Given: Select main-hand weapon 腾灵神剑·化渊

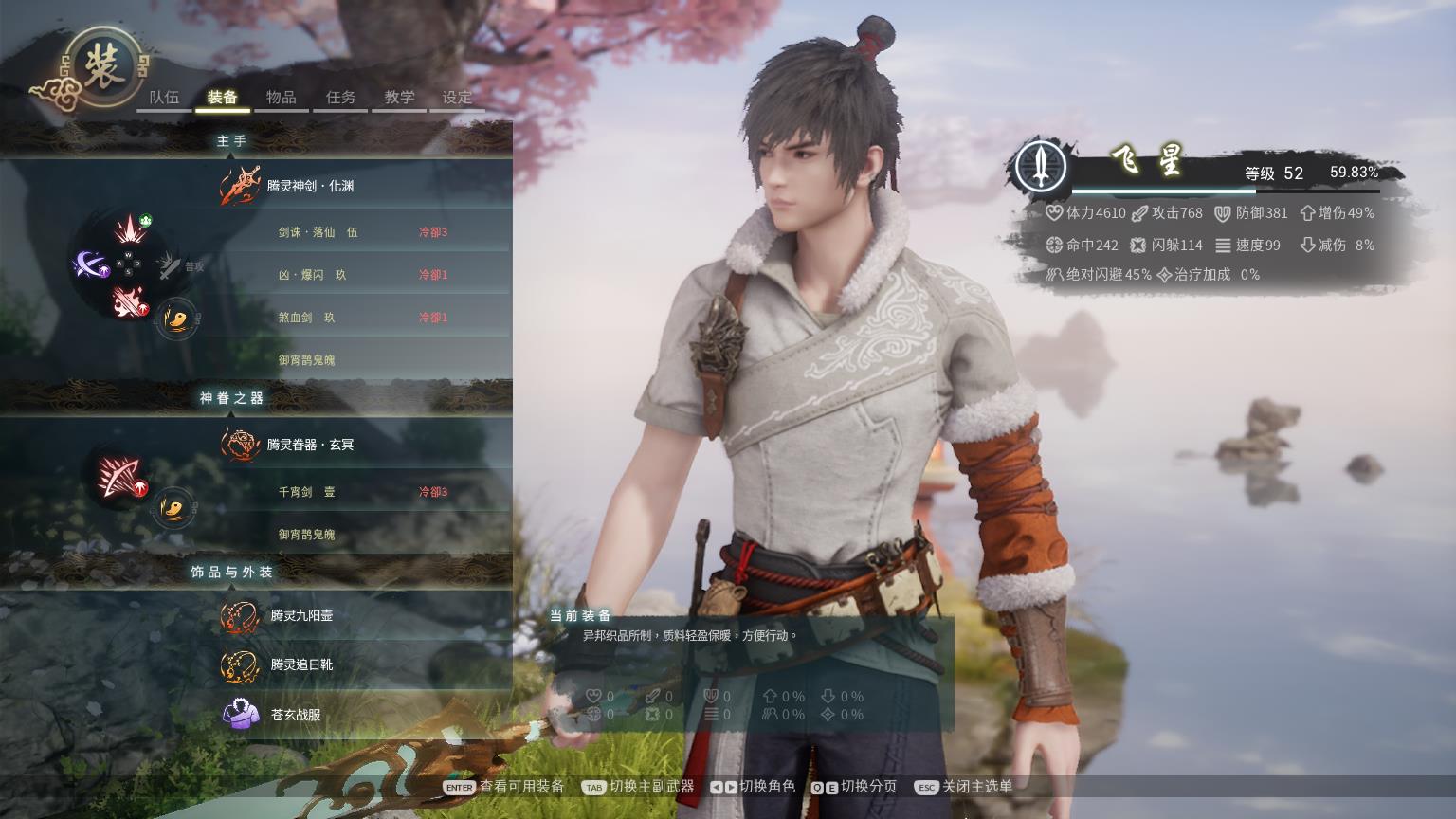Looking at the screenshot, I should pyautogui.click(x=310, y=186).
